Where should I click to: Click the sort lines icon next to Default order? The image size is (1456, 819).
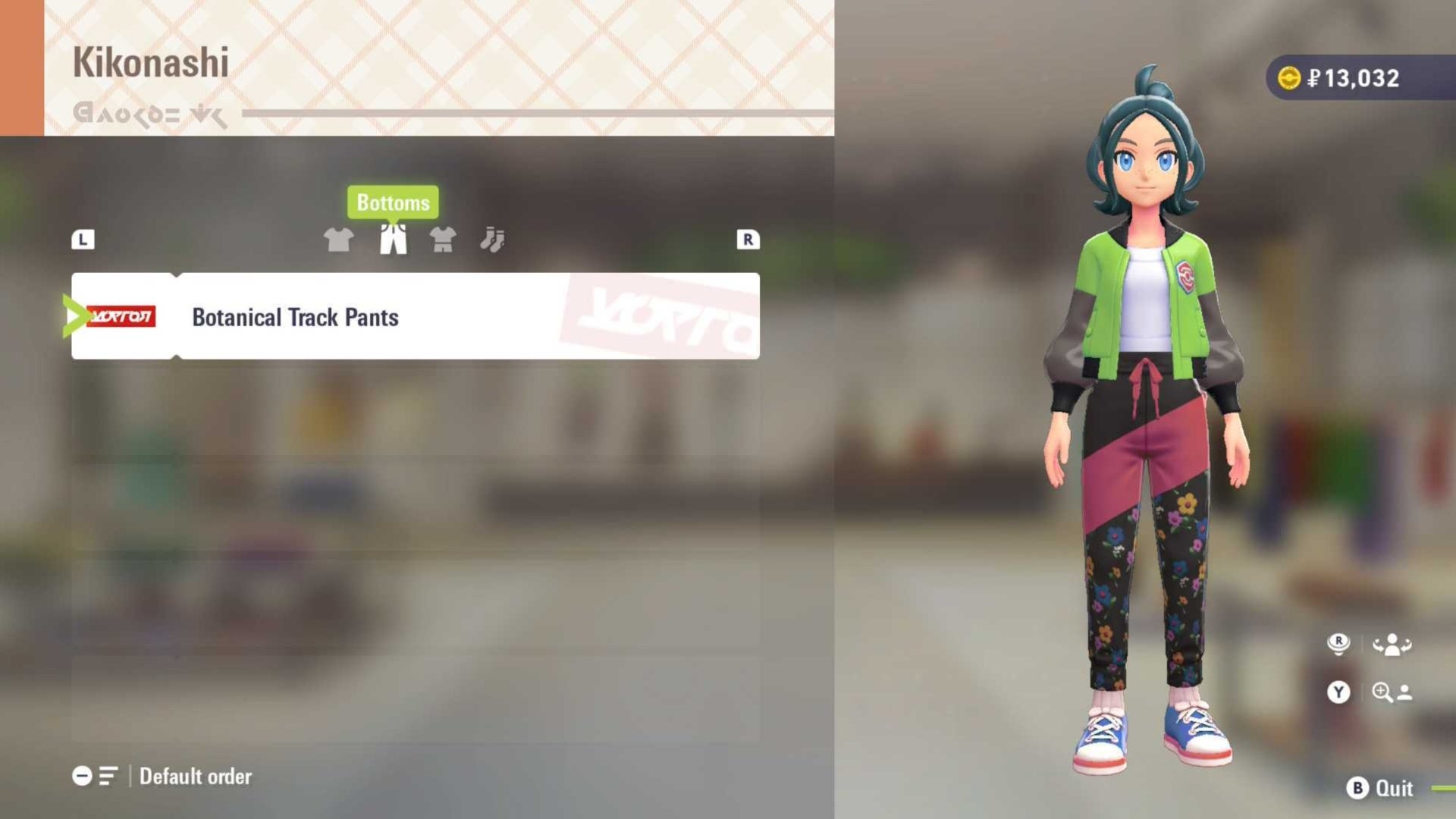(106, 776)
